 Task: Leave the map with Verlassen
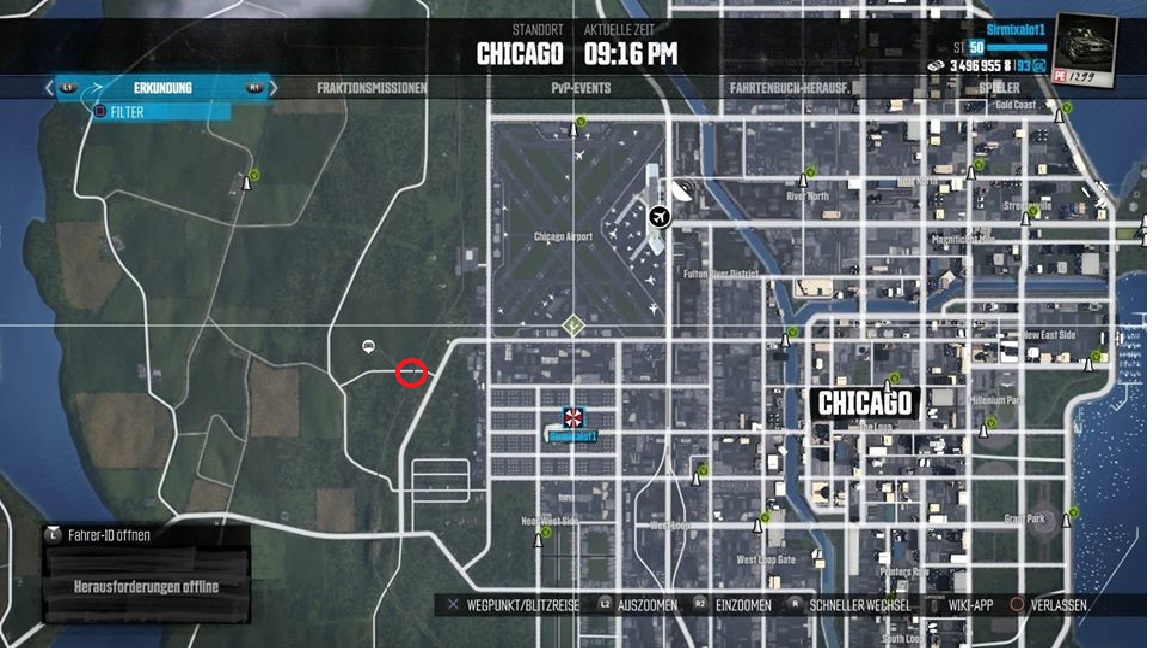[x=1056, y=605]
